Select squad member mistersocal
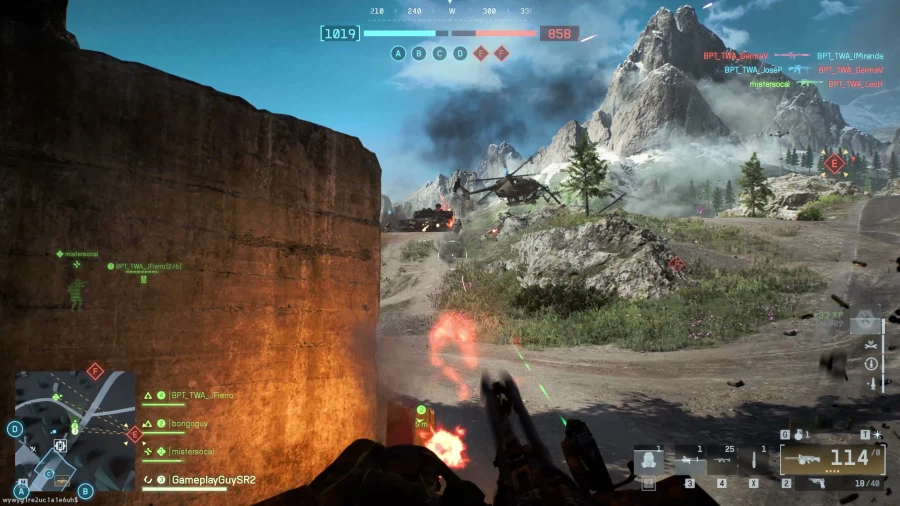Viewport: 900px width, 506px height. coord(190,452)
